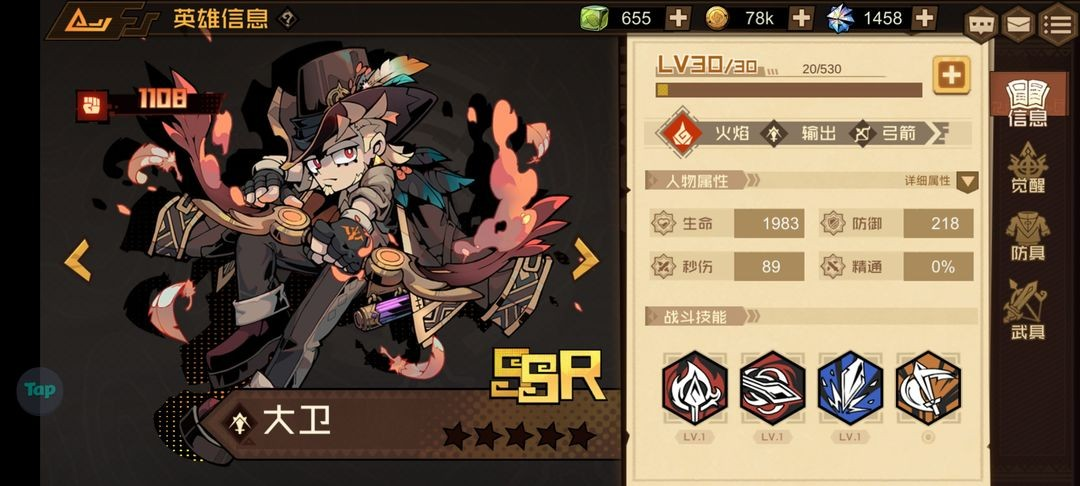Image resolution: width=1080 pixels, height=486 pixels.
Task: Level up hero with the plus button
Action: (951, 75)
